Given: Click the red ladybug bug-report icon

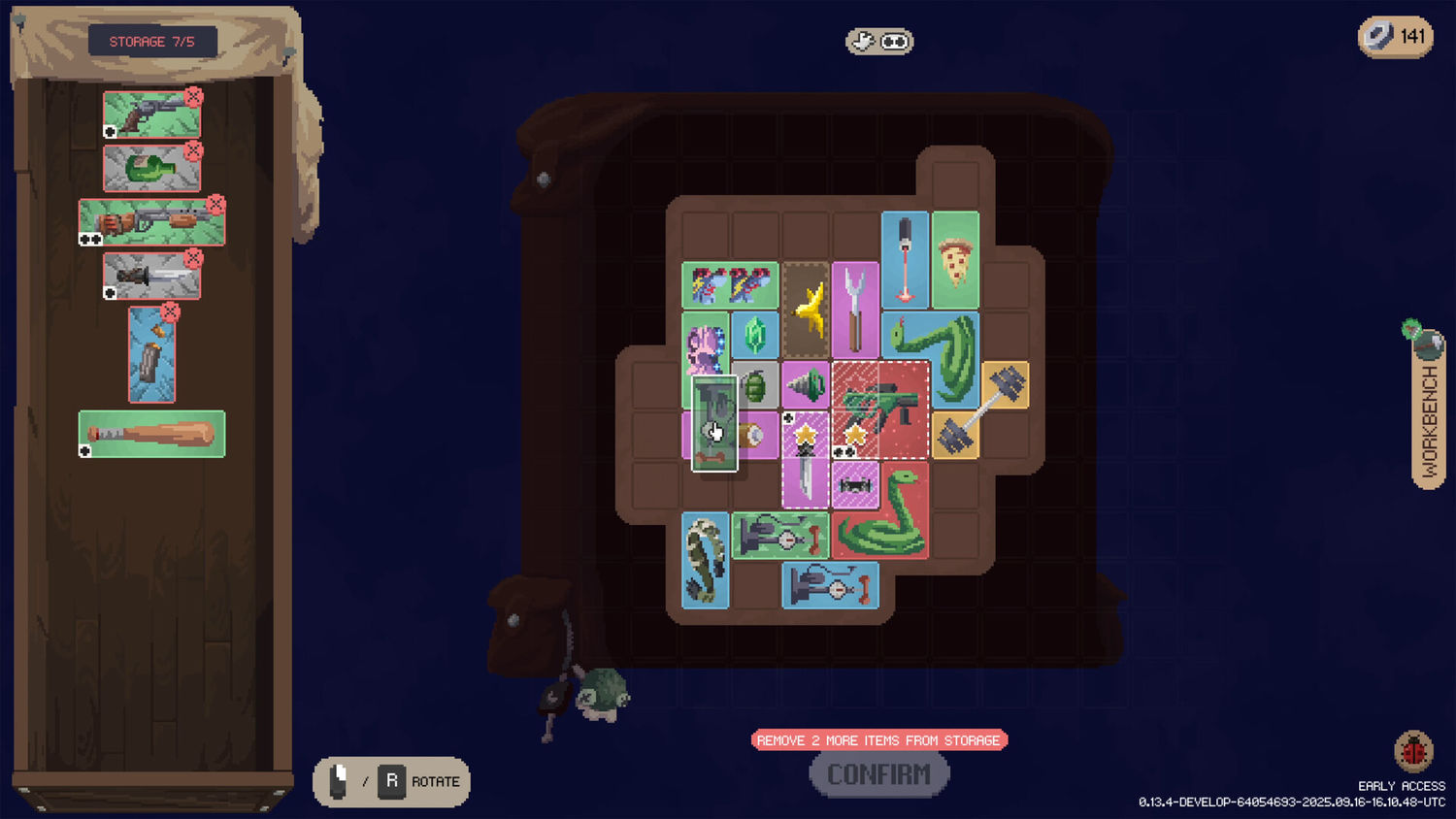Looking at the screenshot, I should 1412,751.
